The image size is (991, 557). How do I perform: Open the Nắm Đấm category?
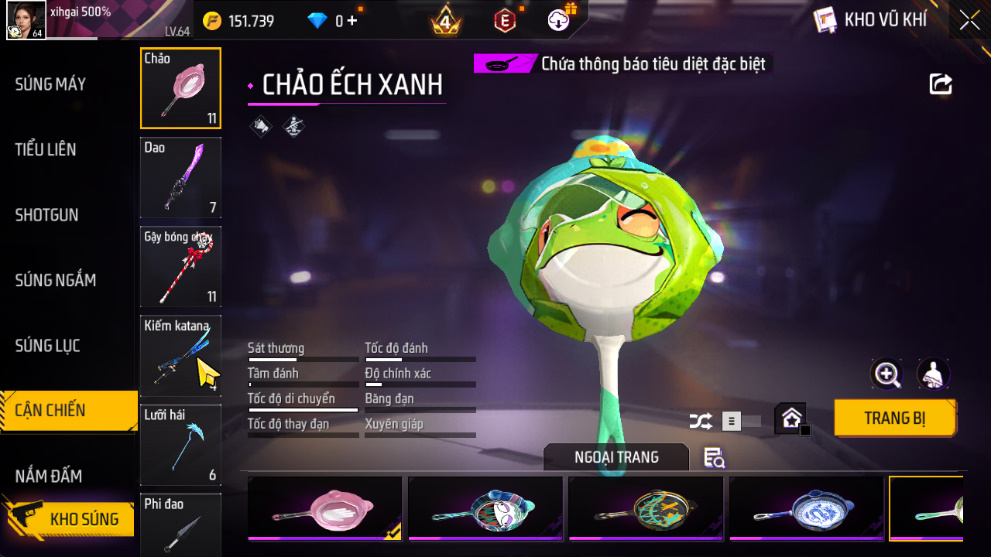coord(49,476)
